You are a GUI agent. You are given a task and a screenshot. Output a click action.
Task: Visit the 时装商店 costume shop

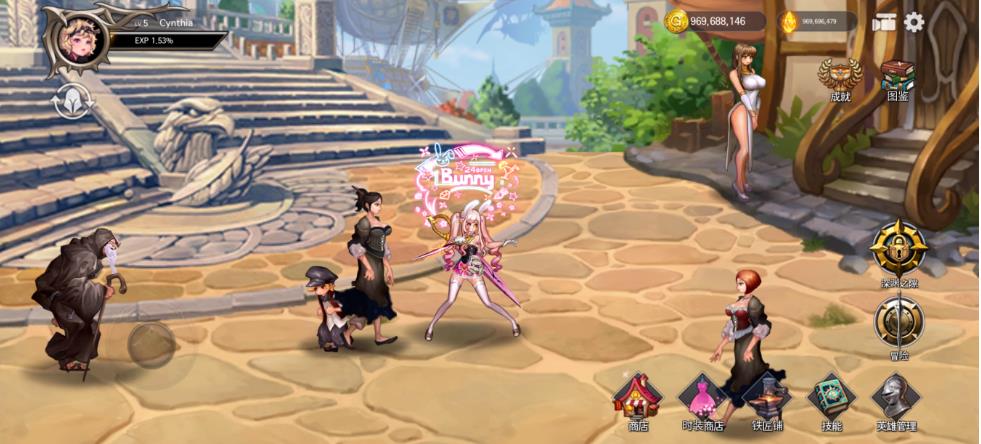click(x=702, y=400)
